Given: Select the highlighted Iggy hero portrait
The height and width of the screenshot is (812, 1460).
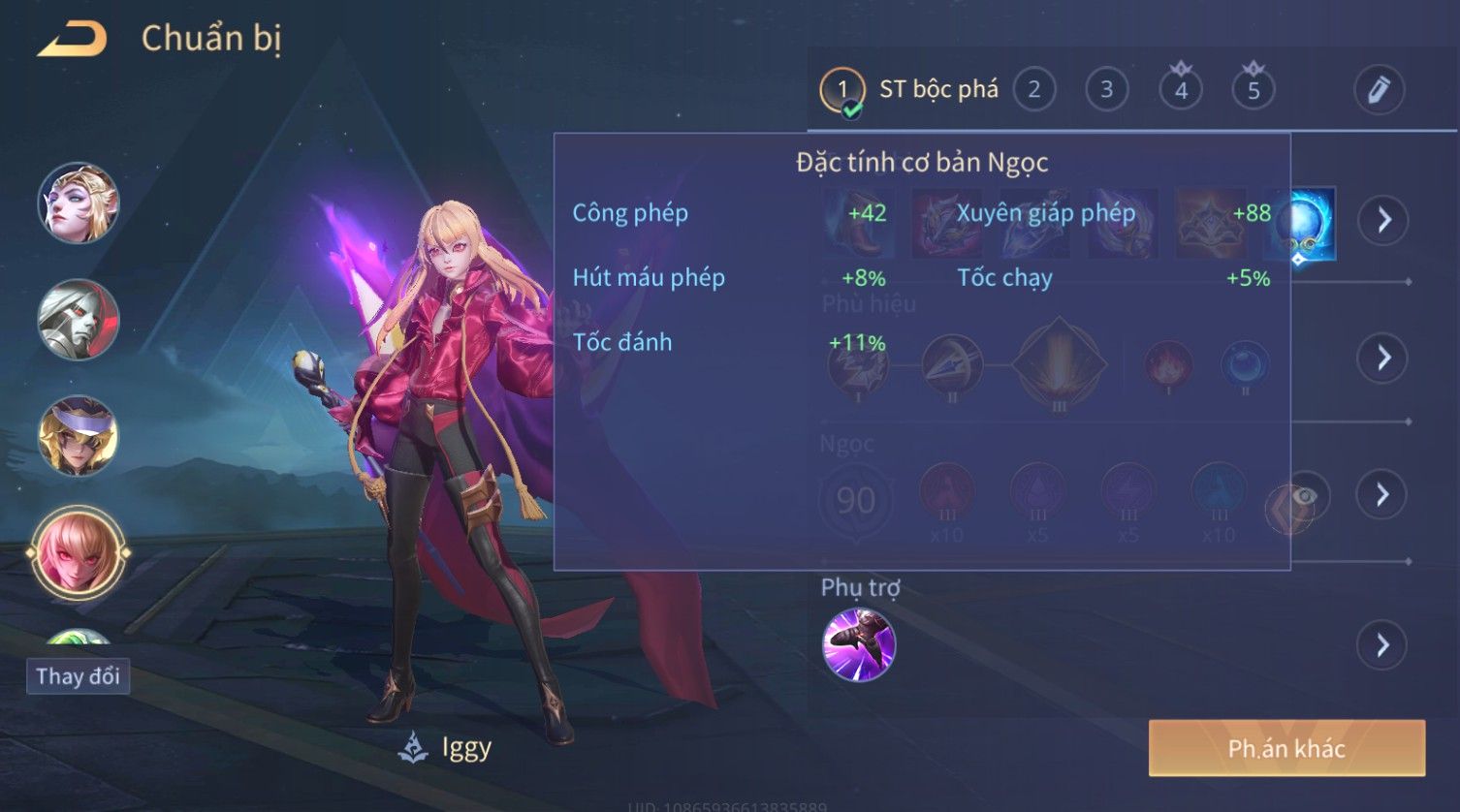Looking at the screenshot, I should coord(78,554).
